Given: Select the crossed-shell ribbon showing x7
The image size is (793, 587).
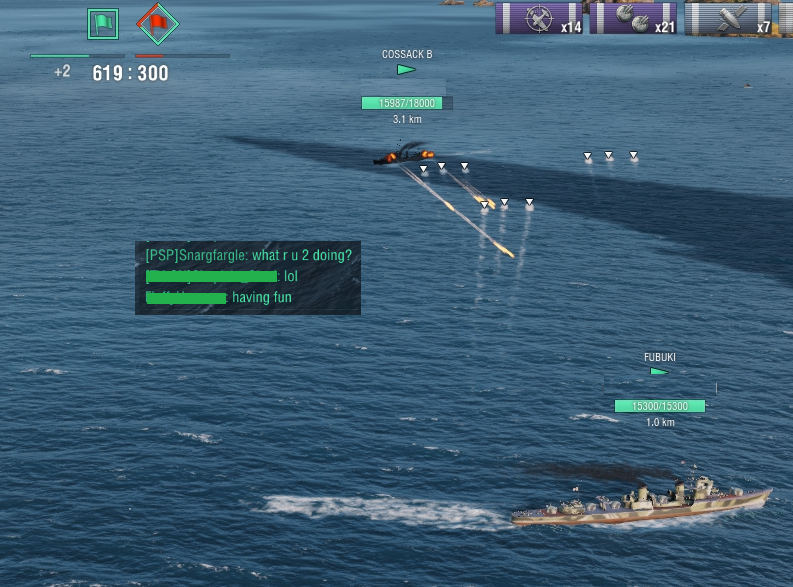Looking at the screenshot, I should (729, 18).
